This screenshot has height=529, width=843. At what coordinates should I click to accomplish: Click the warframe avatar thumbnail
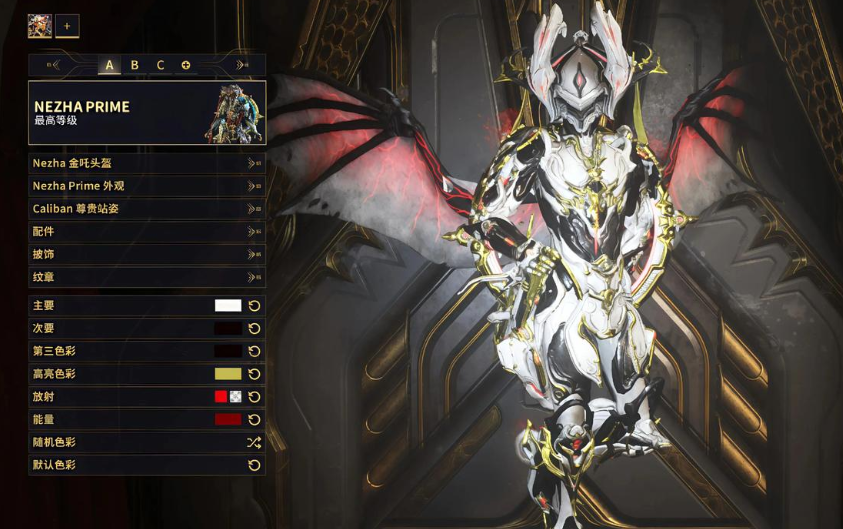(40, 26)
